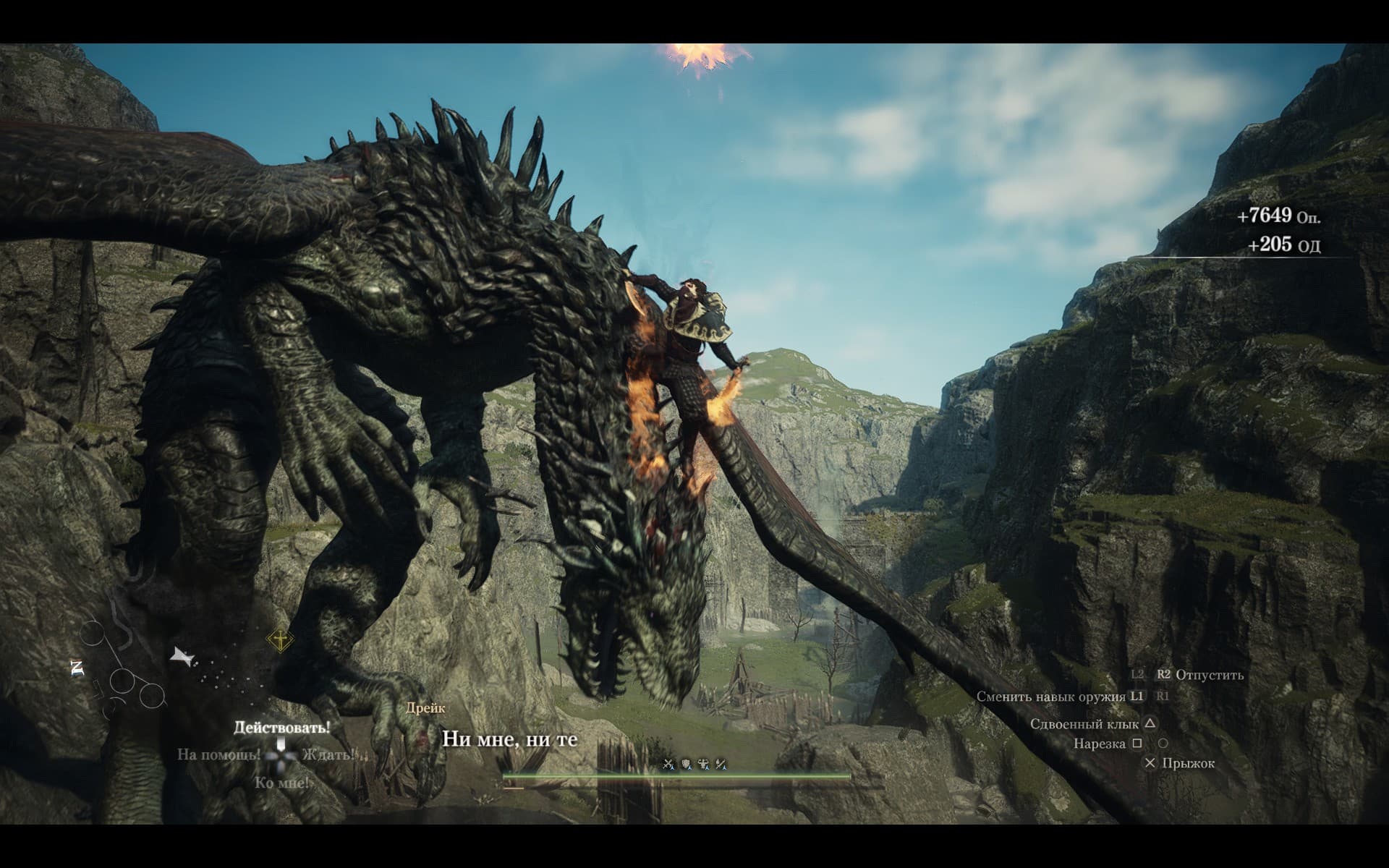Click the "Отпустить" release action label
The width and height of the screenshot is (1389, 868).
click(x=1210, y=675)
